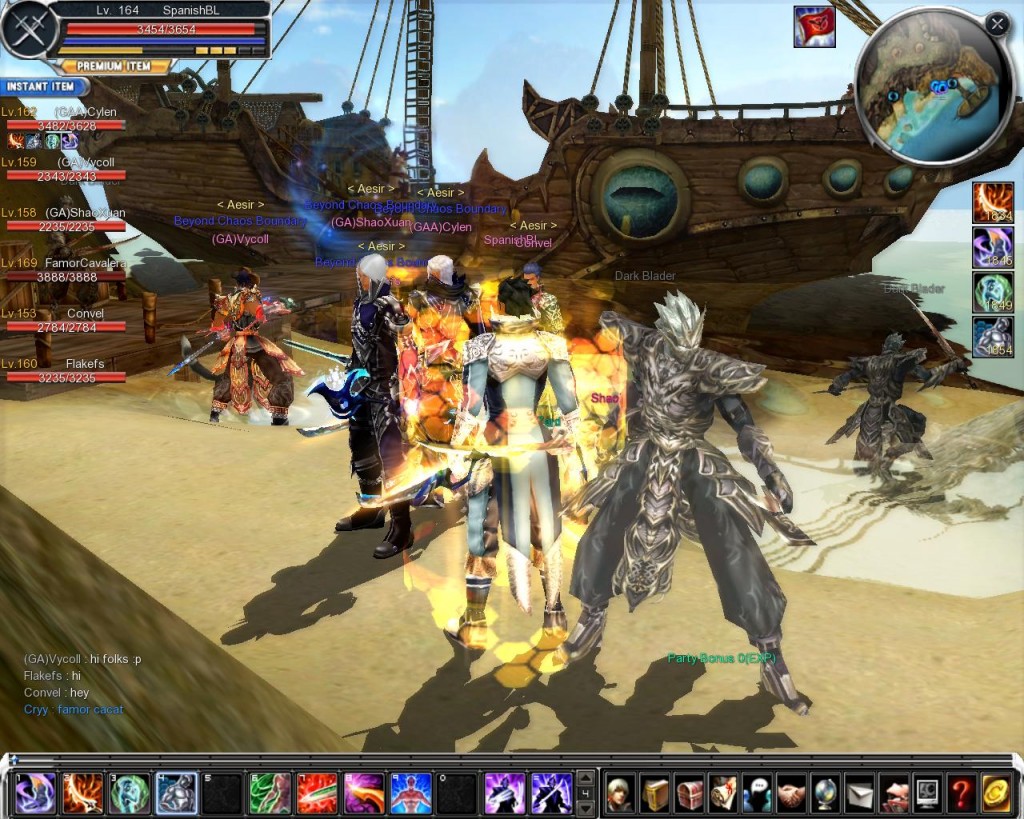The width and height of the screenshot is (1024, 819).
Task: Open the character portrait menu
Action: [621, 794]
